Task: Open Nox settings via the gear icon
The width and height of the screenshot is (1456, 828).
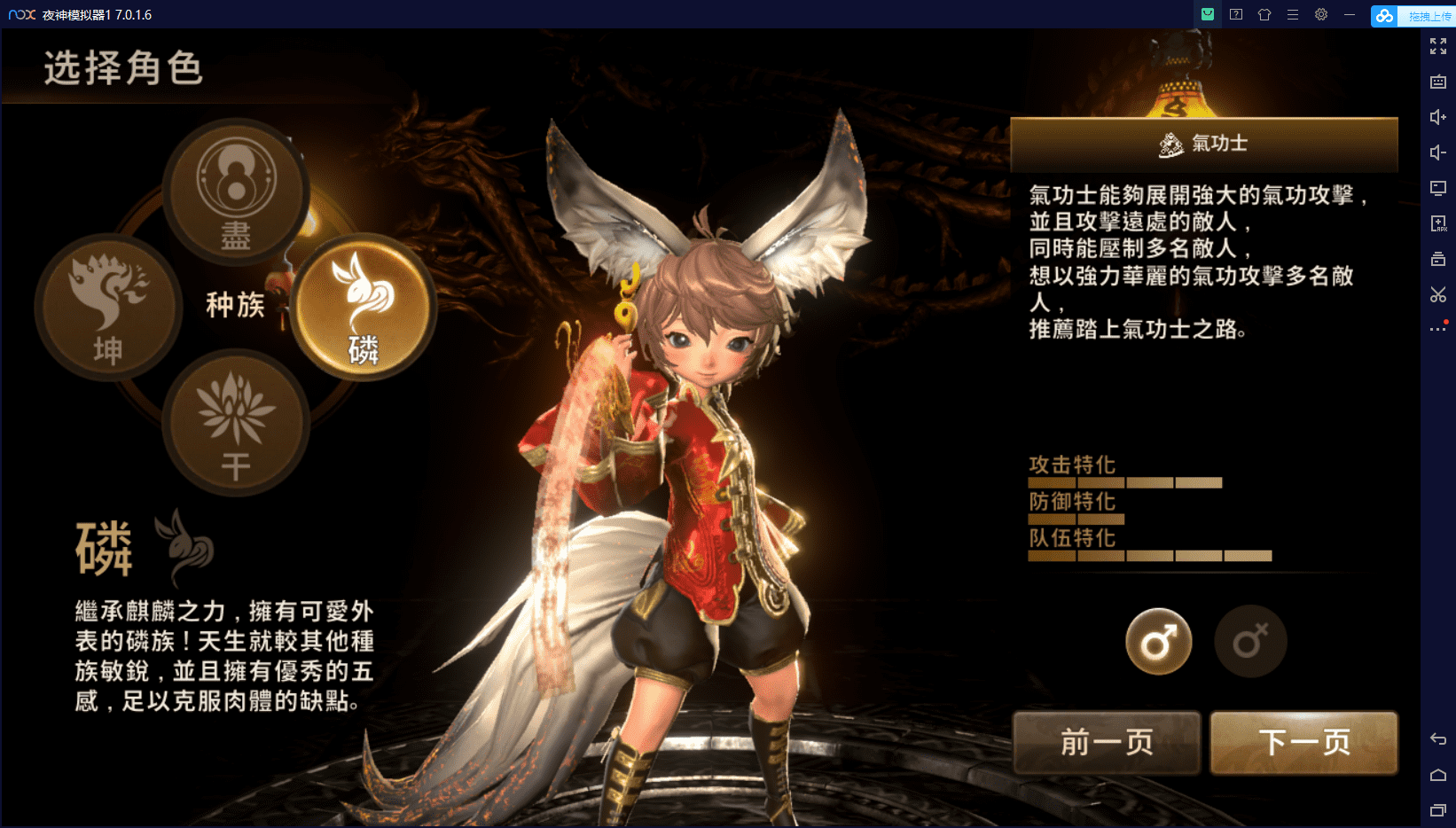Action: (1321, 14)
